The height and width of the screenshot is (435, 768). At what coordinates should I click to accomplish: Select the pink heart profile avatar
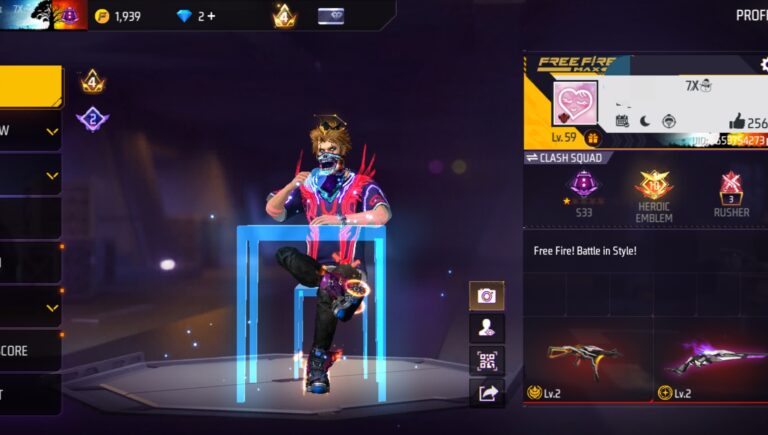[576, 103]
